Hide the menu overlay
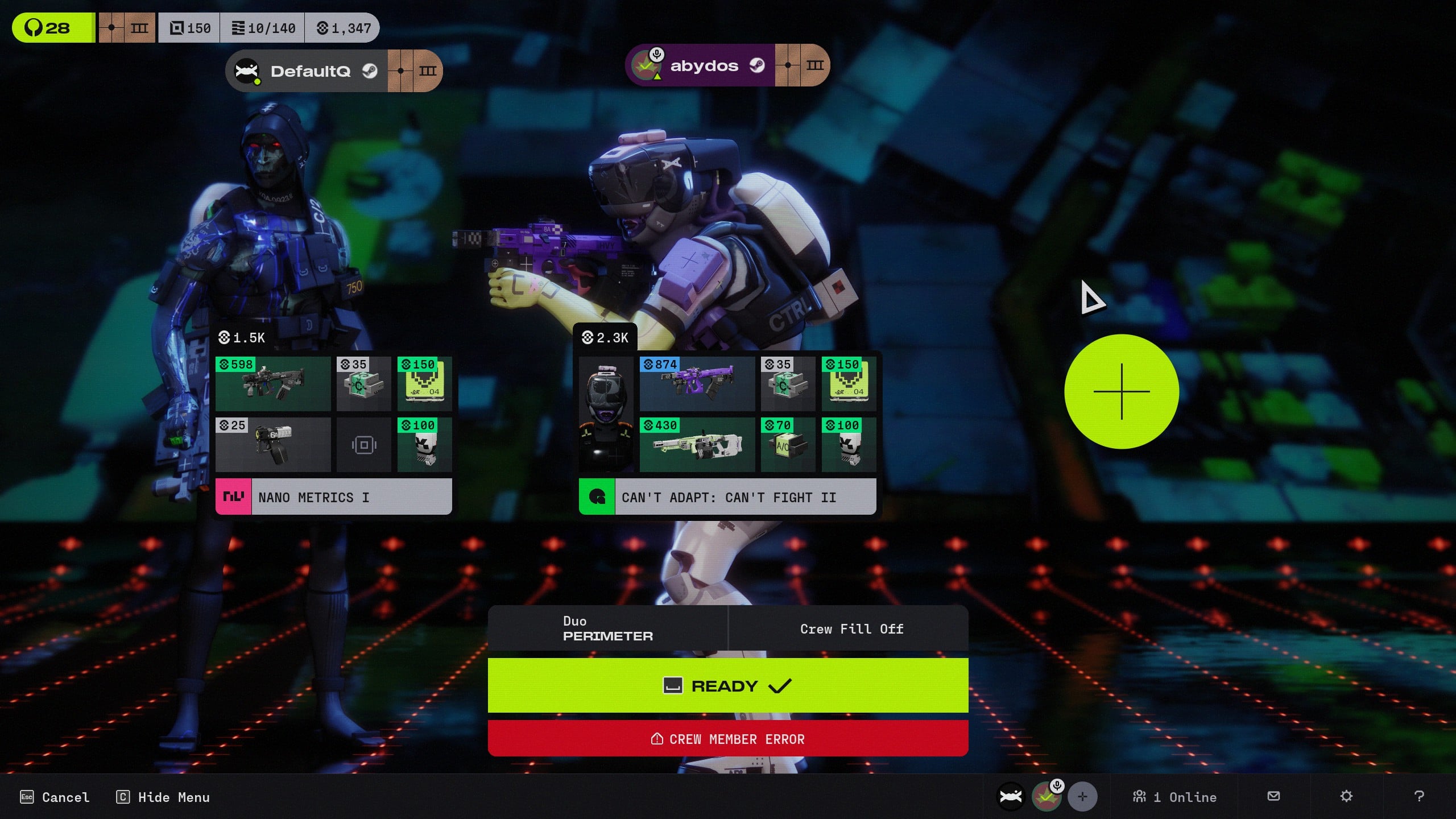Screen dimensions: 1456x819 click(163, 797)
